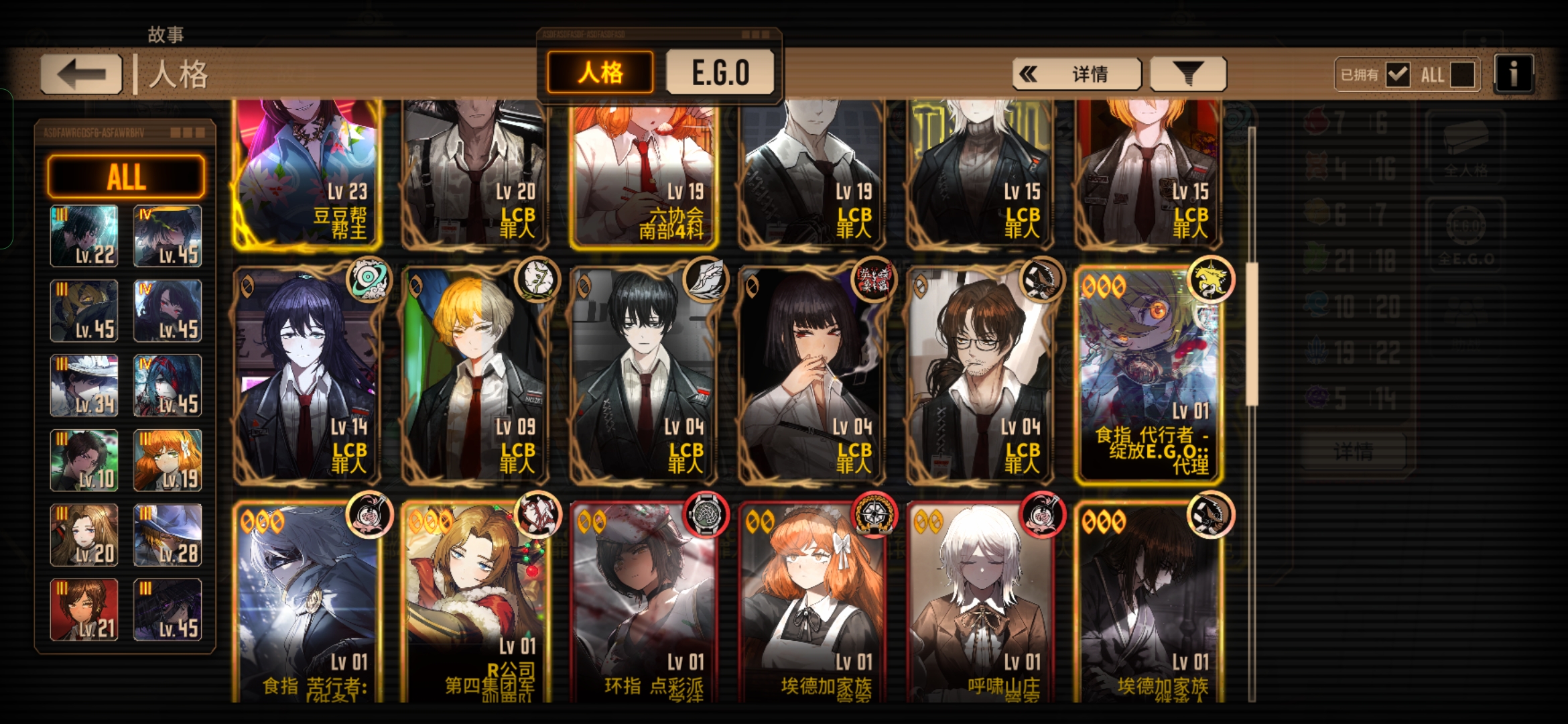This screenshot has width=1568, height=724.
Task: Open the info panel via the i icon
Action: (x=1513, y=72)
